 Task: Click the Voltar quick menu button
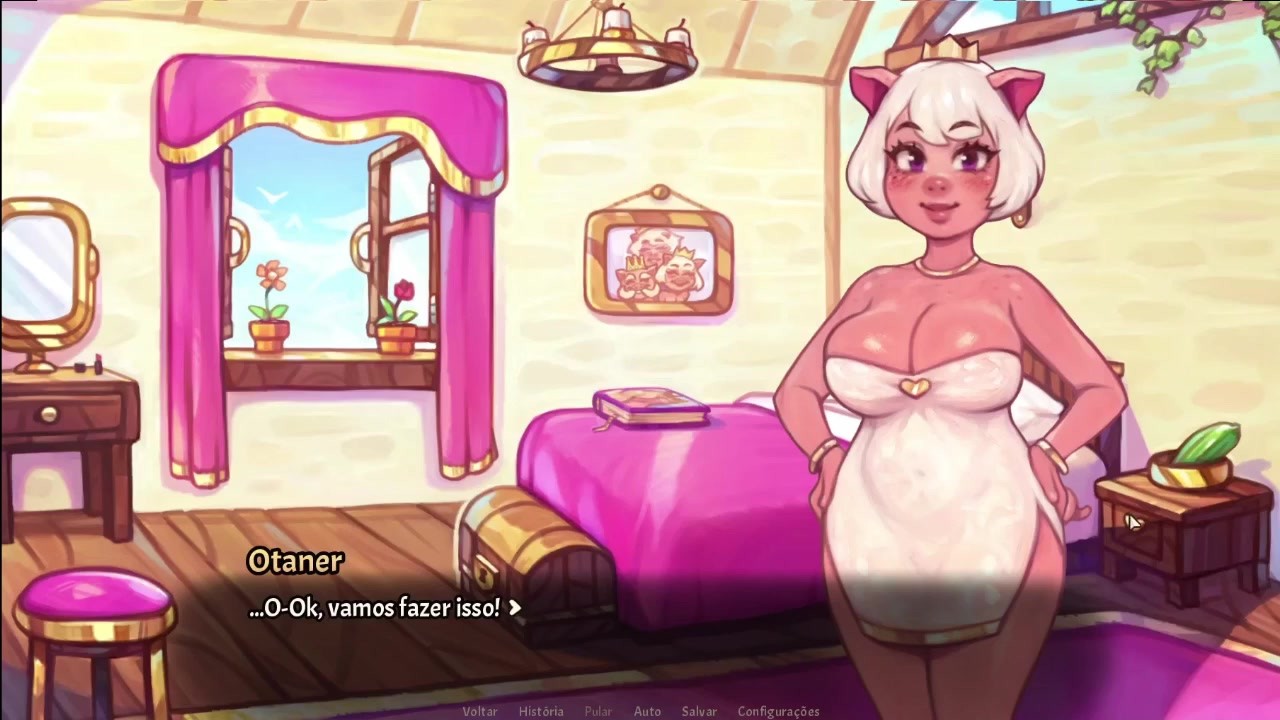click(x=480, y=711)
